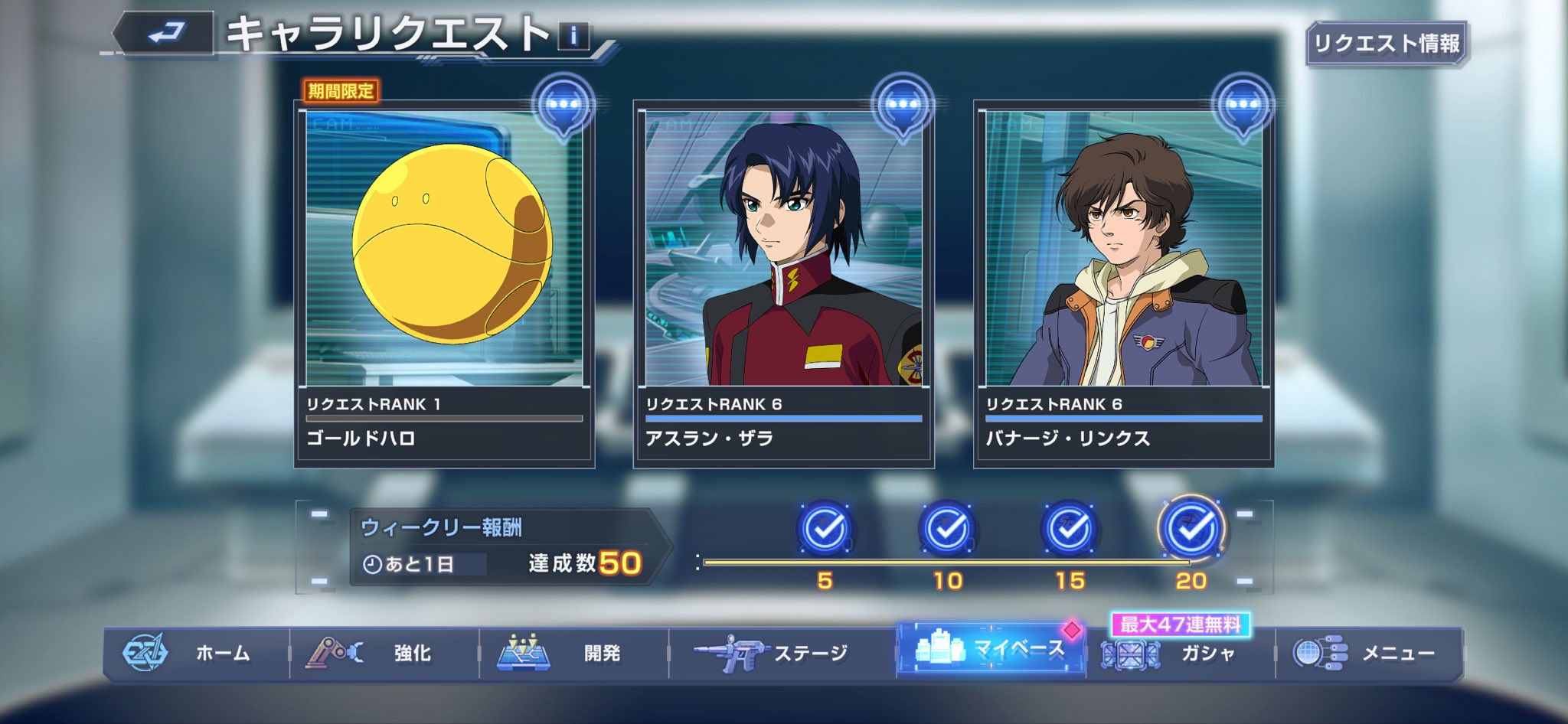The width and height of the screenshot is (1568, 724).
Task: Select the ゴールドハロ request card
Action: tap(444, 283)
